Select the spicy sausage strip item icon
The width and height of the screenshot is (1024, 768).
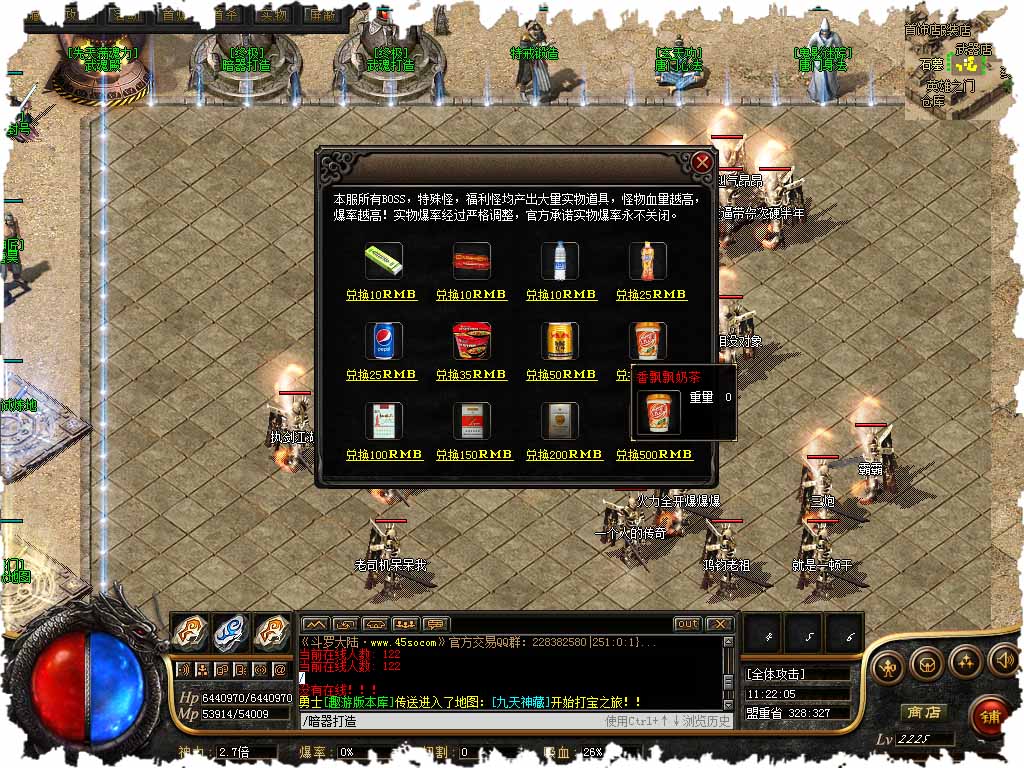point(471,261)
